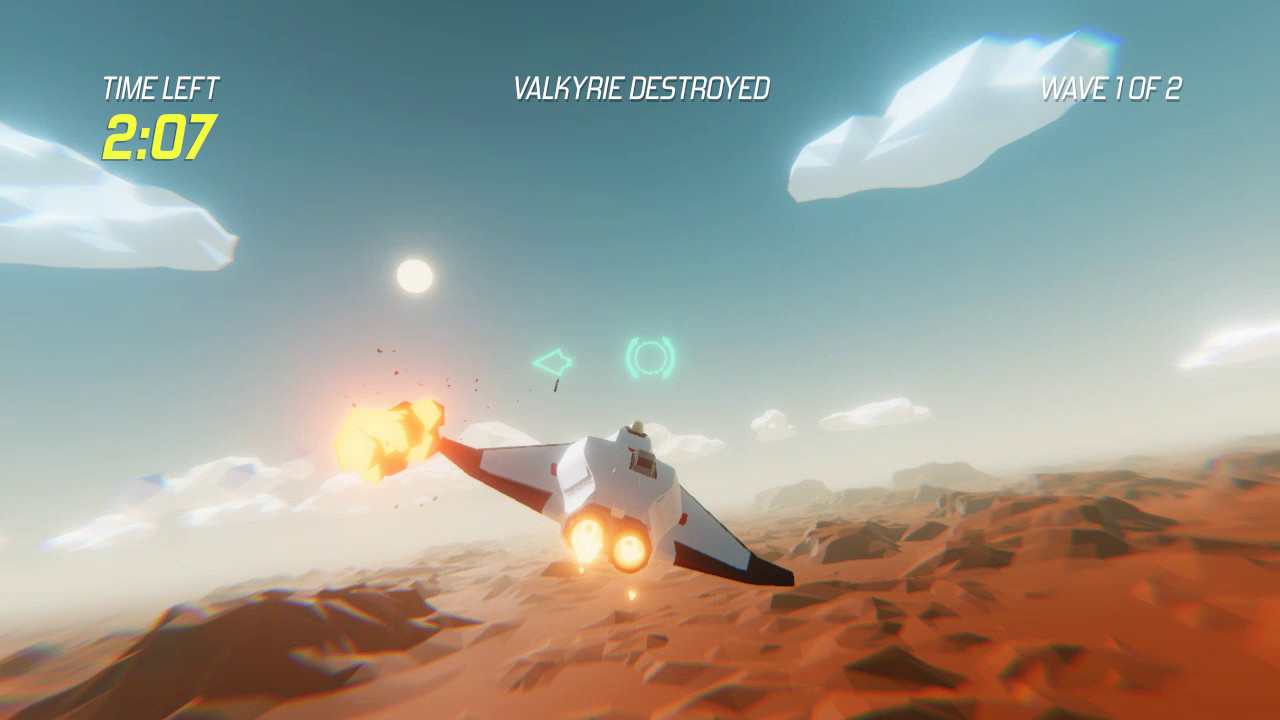This screenshot has width=1280, height=720.
Task: Select the WAVE 1 OF 2 header text
Action: click(1113, 87)
